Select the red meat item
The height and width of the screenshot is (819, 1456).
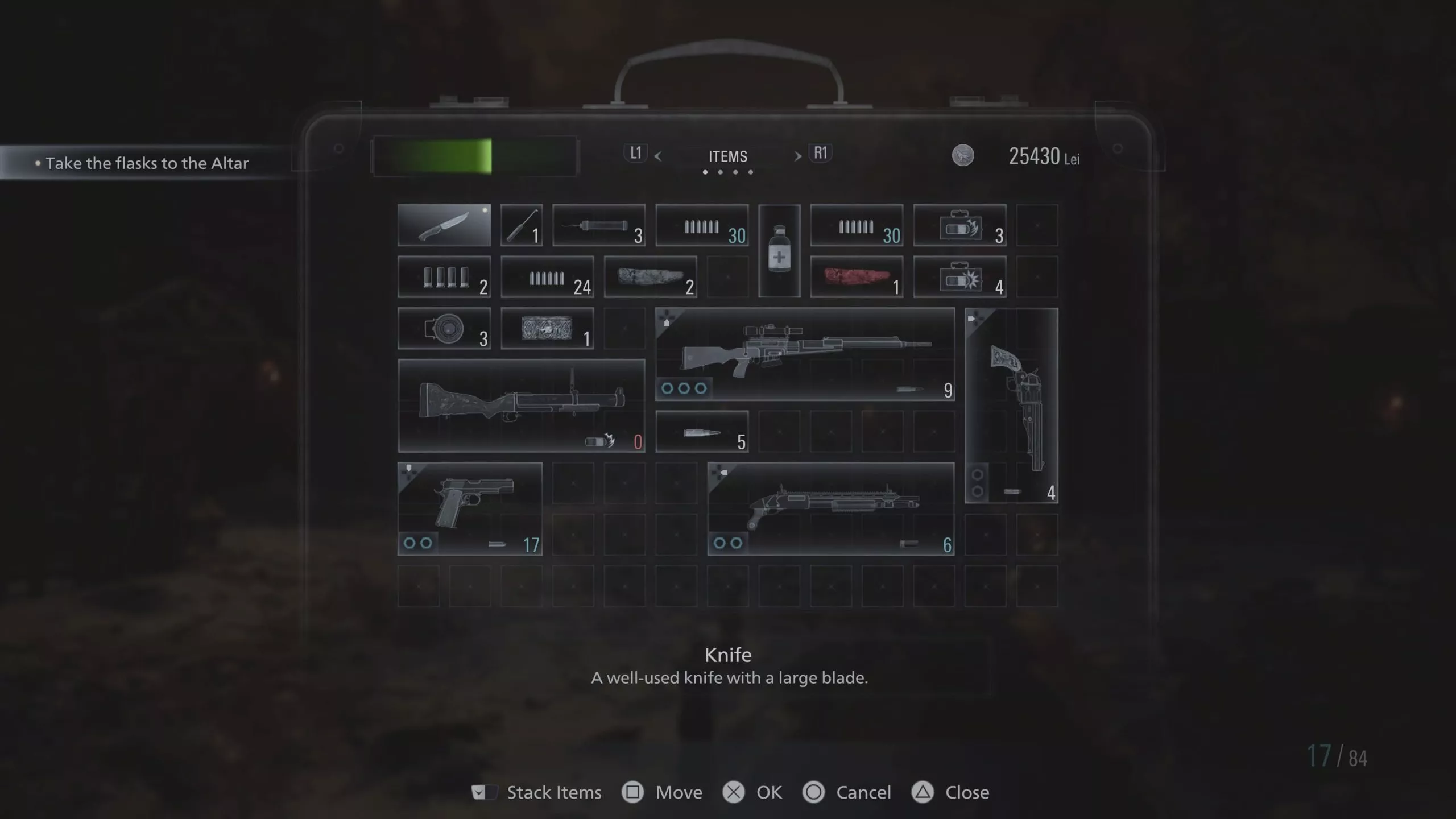tap(857, 277)
